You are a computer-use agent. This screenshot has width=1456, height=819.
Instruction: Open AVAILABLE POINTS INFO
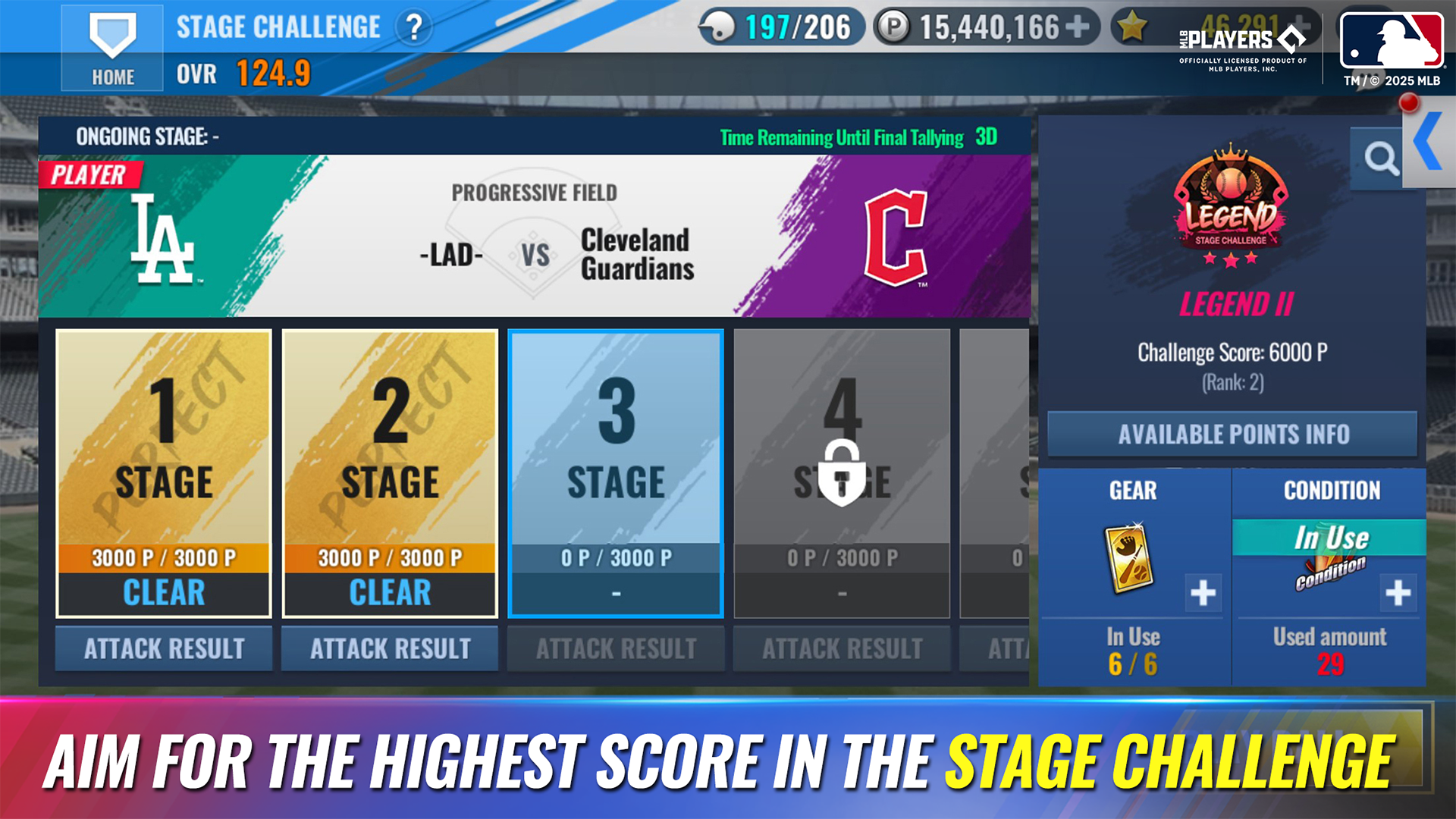[1232, 434]
